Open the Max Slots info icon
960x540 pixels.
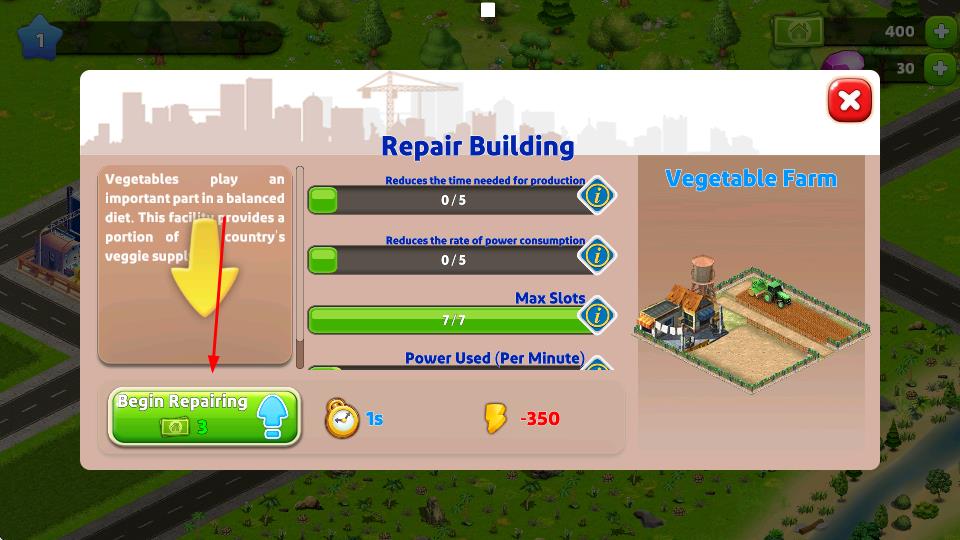(x=597, y=316)
